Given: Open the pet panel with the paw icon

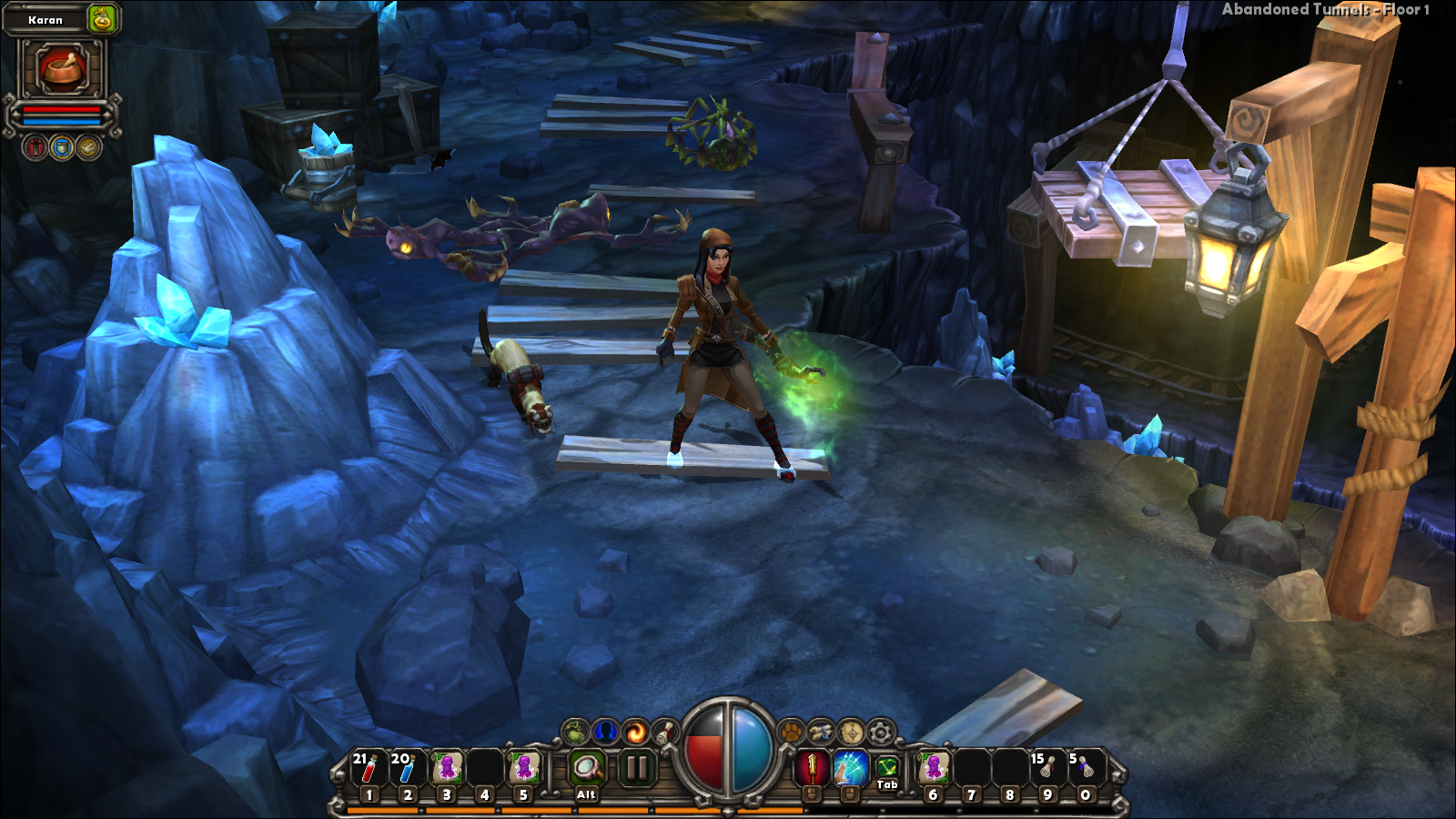Looking at the screenshot, I should [792, 731].
